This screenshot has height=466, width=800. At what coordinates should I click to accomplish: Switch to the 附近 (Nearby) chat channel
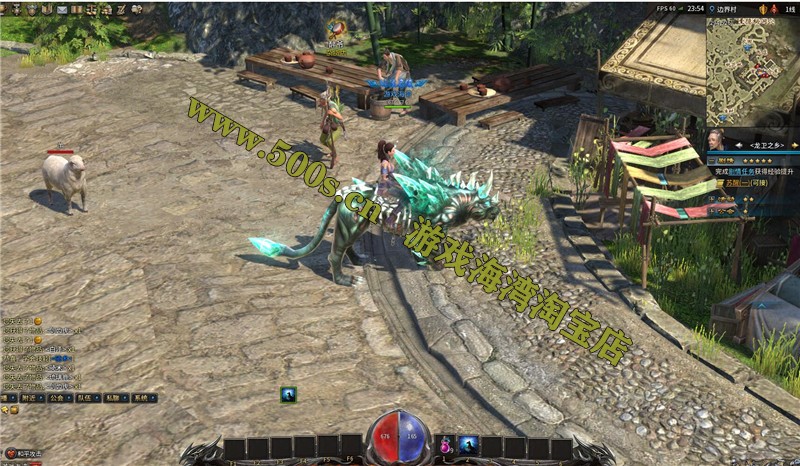(x=32, y=398)
